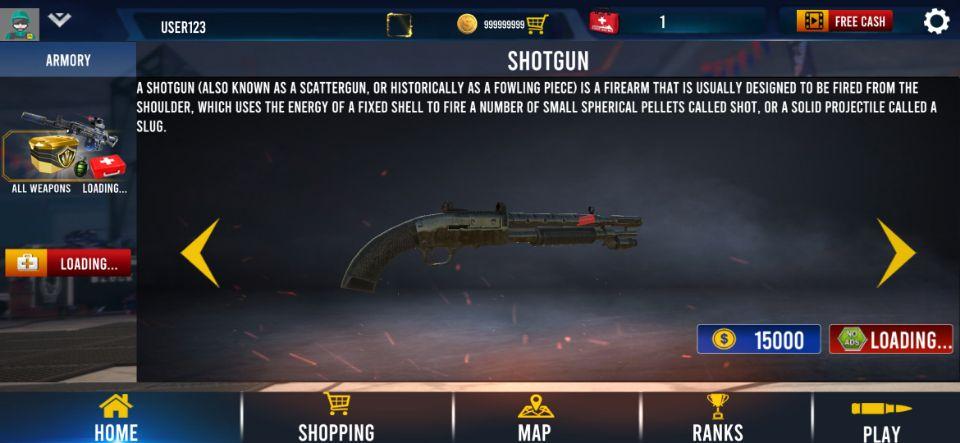Select the medkit counter icon
Image resolution: width=960 pixels, height=443 pixels.
[604, 21]
